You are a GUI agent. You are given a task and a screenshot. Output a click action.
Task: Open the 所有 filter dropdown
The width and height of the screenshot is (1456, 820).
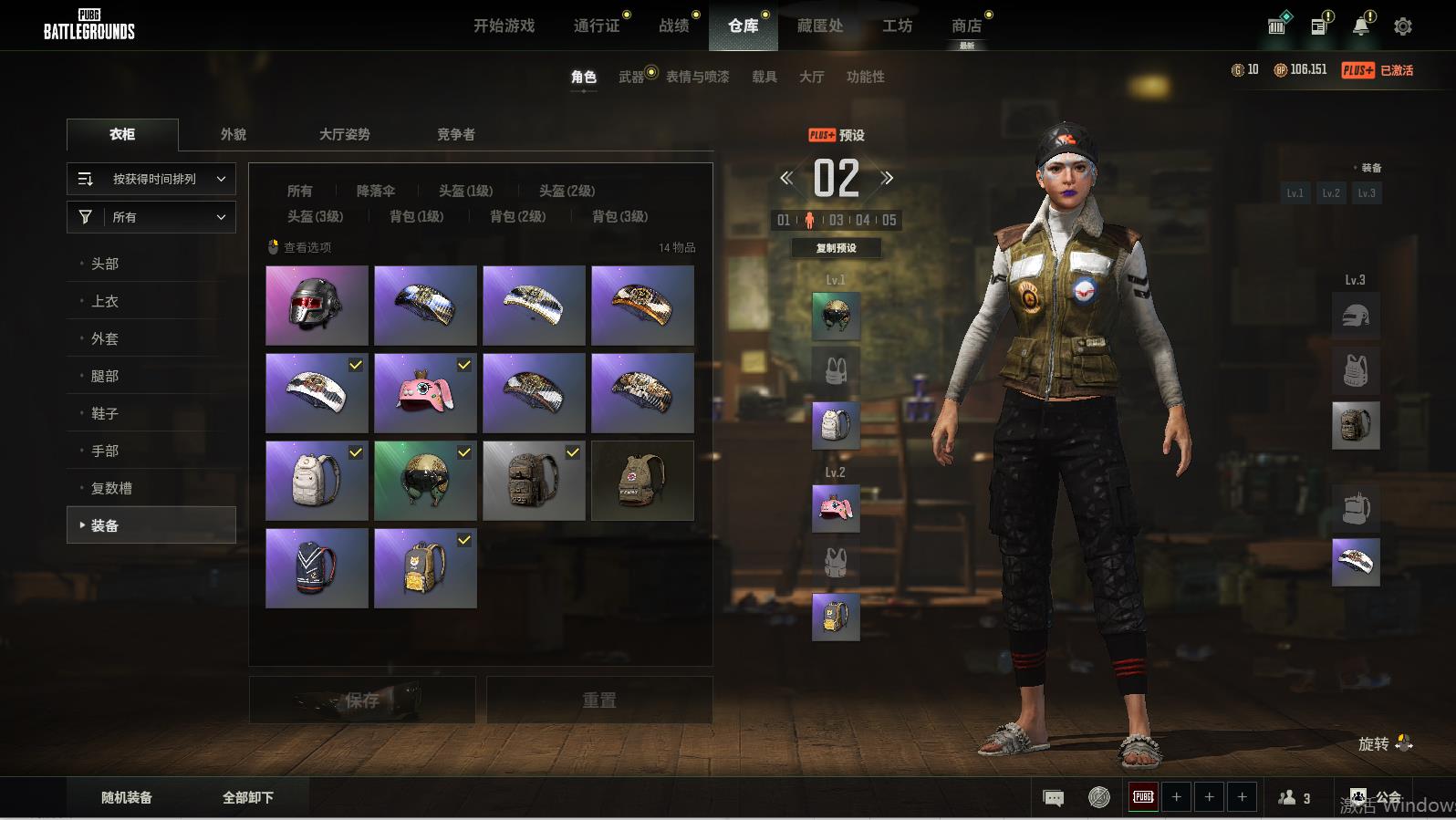[151, 217]
